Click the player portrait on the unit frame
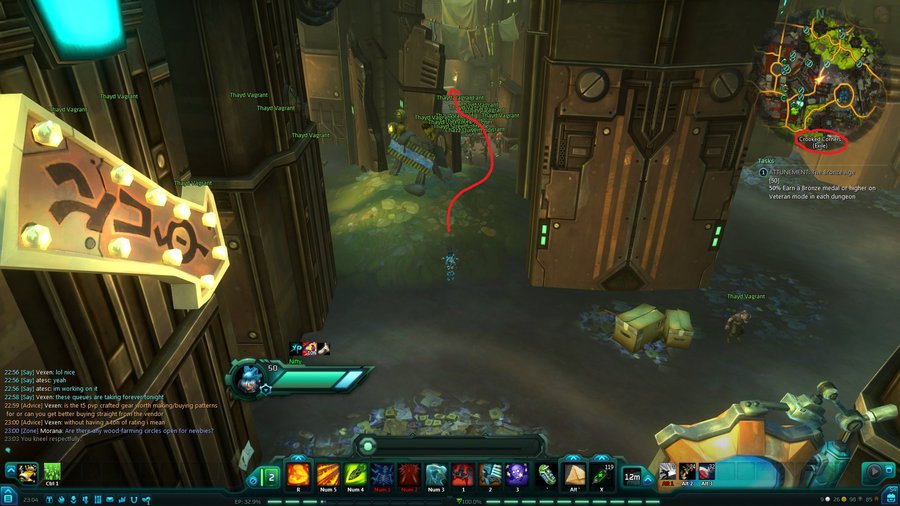Image resolution: width=900 pixels, height=506 pixels. pos(247,378)
